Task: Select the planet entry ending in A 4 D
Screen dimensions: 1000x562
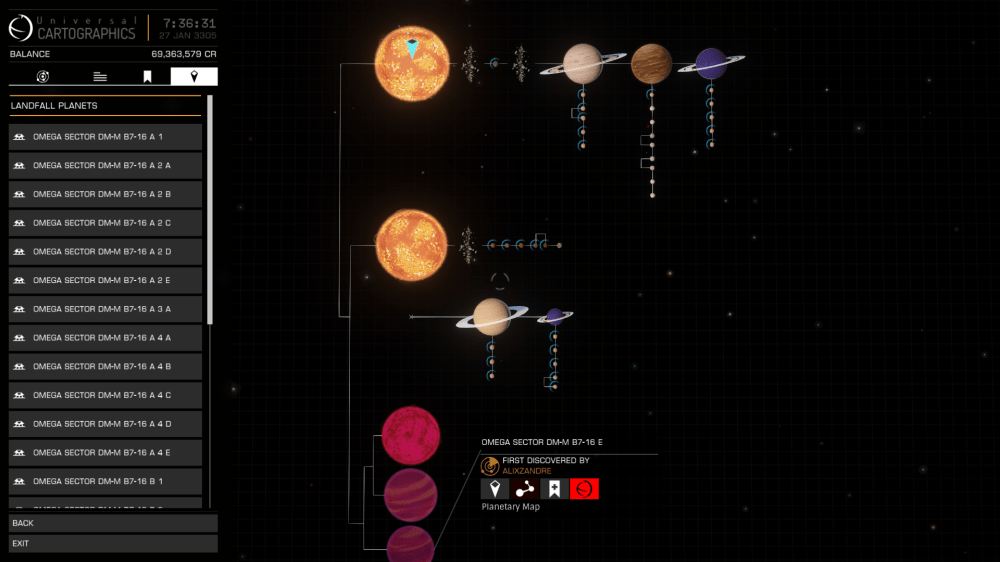Action: [x=105, y=424]
